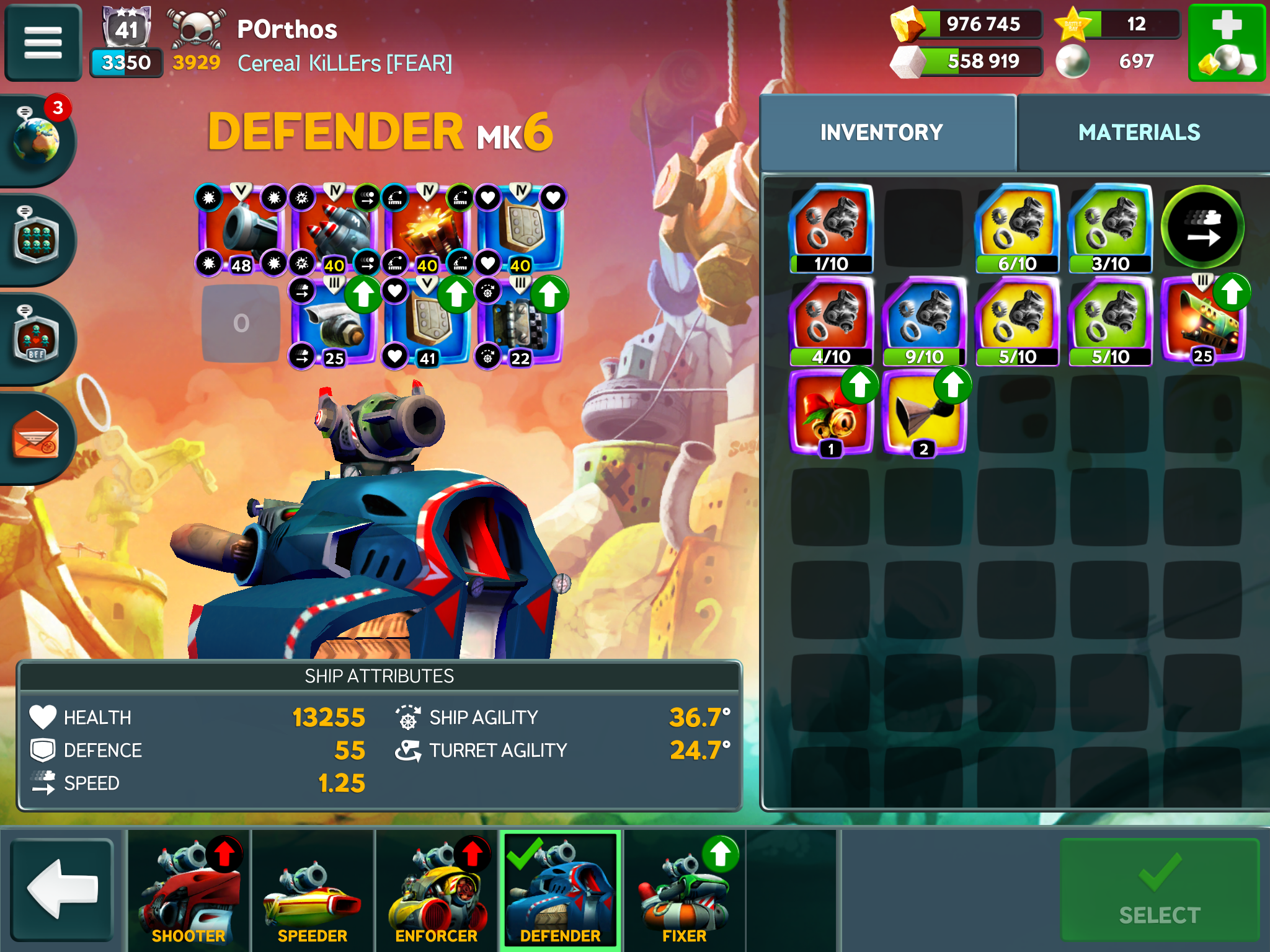Image resolution: width=1270 pixels, height=952 pixels.
Task: Open the BFF friends icon
Action: 37,339
